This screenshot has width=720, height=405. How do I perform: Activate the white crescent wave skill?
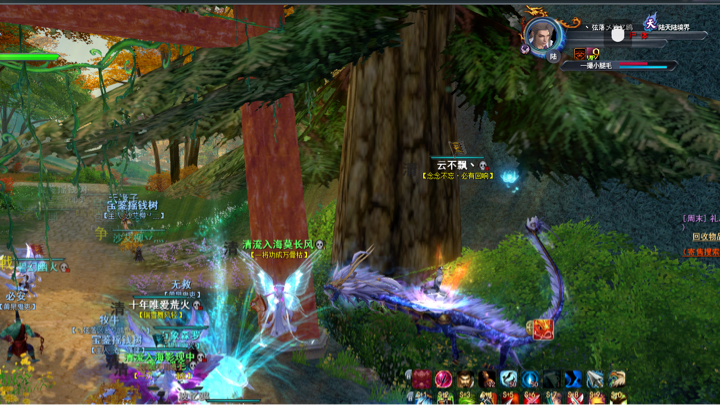509,379
